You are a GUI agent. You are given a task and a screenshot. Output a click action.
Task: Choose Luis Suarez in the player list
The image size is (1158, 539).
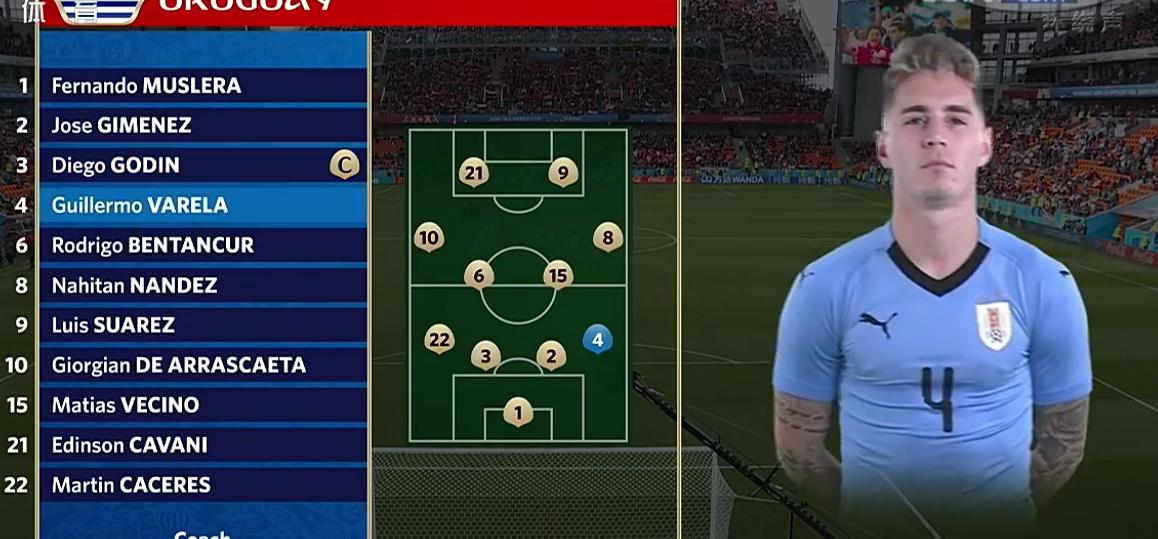pyautogui.click(x=113, y=326)
